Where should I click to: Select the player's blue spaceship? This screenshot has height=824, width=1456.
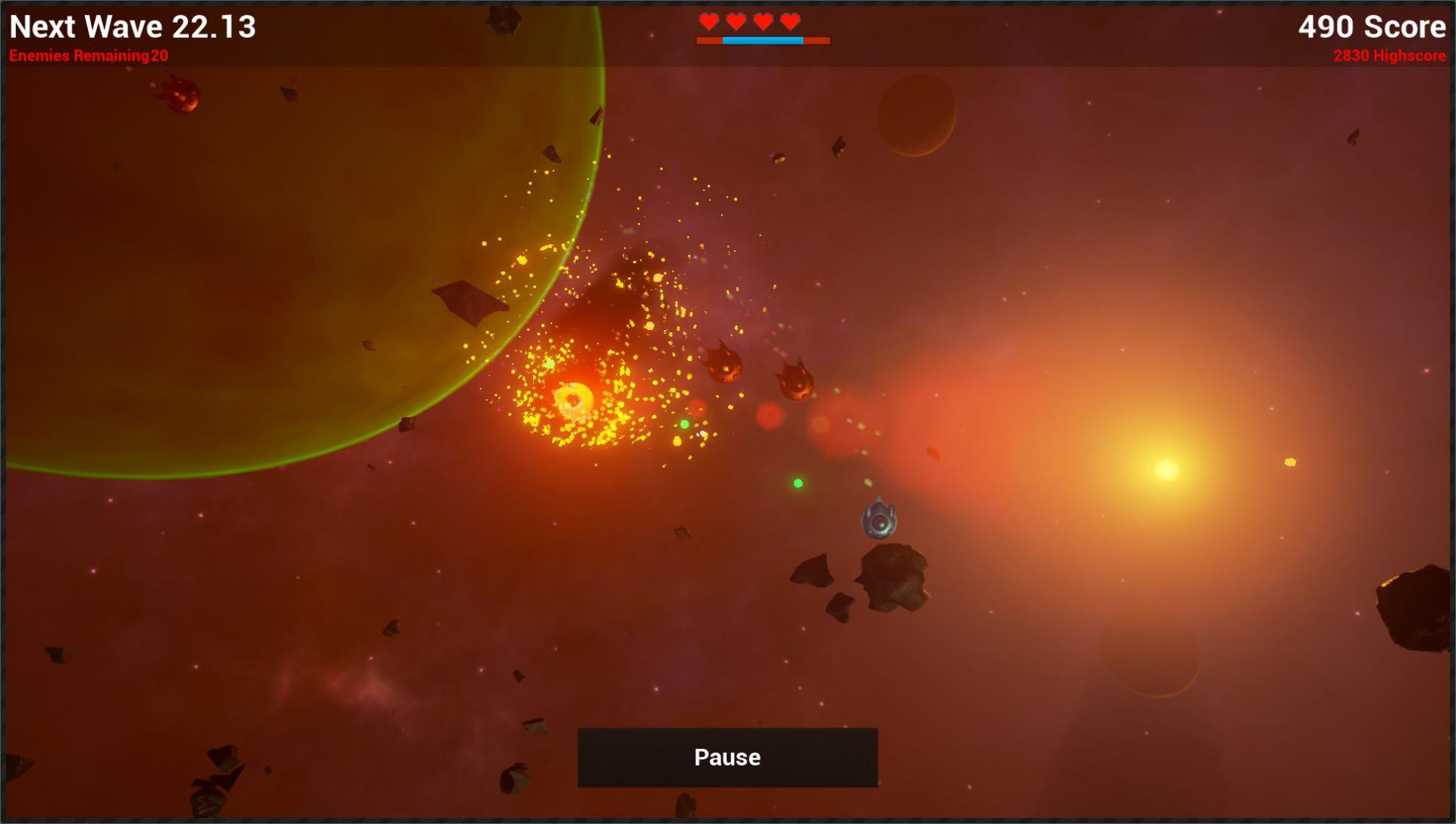click(x=878, y=520)
